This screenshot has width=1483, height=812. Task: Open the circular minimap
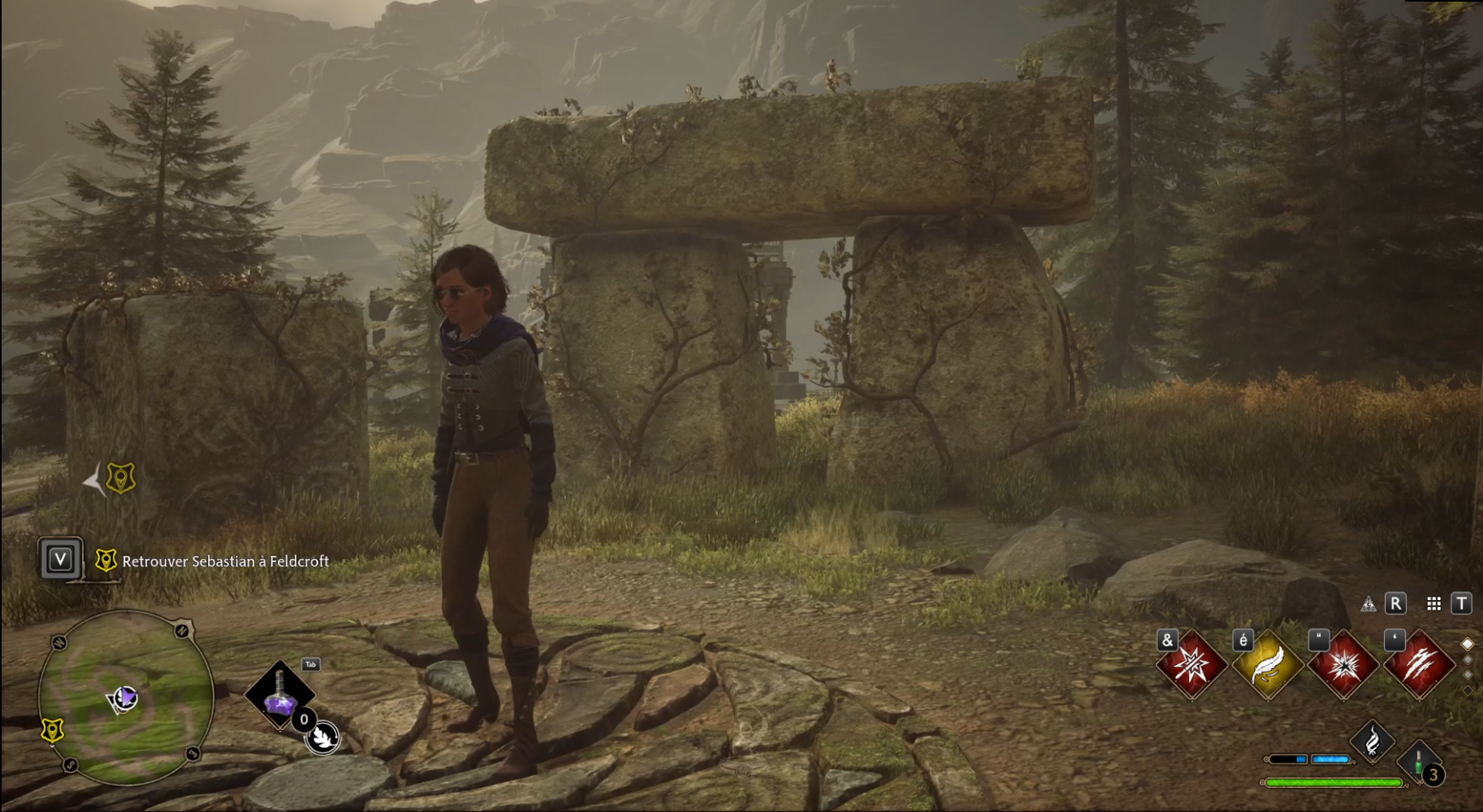[x=126, y=697]
